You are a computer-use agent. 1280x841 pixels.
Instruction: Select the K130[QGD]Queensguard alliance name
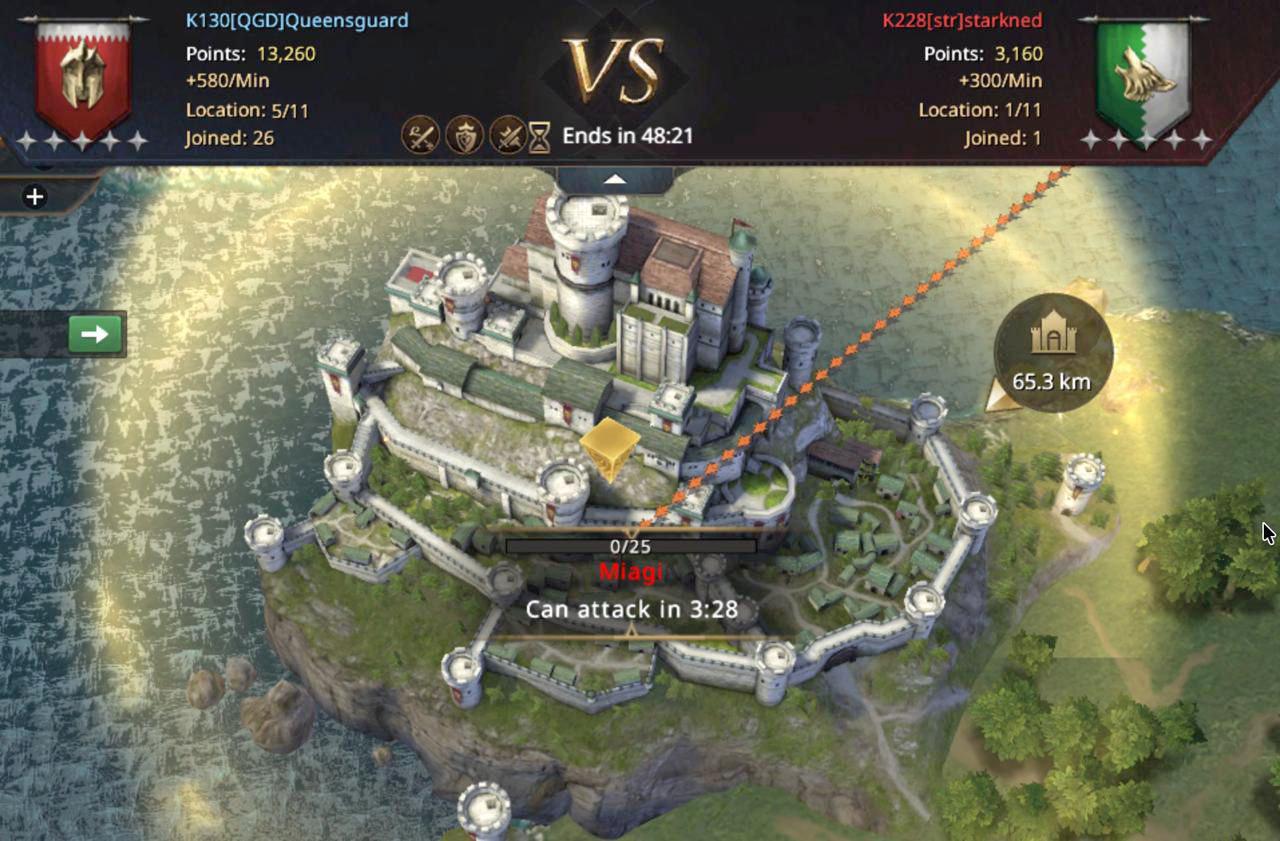pyautogui.click(x=297, y=20)
